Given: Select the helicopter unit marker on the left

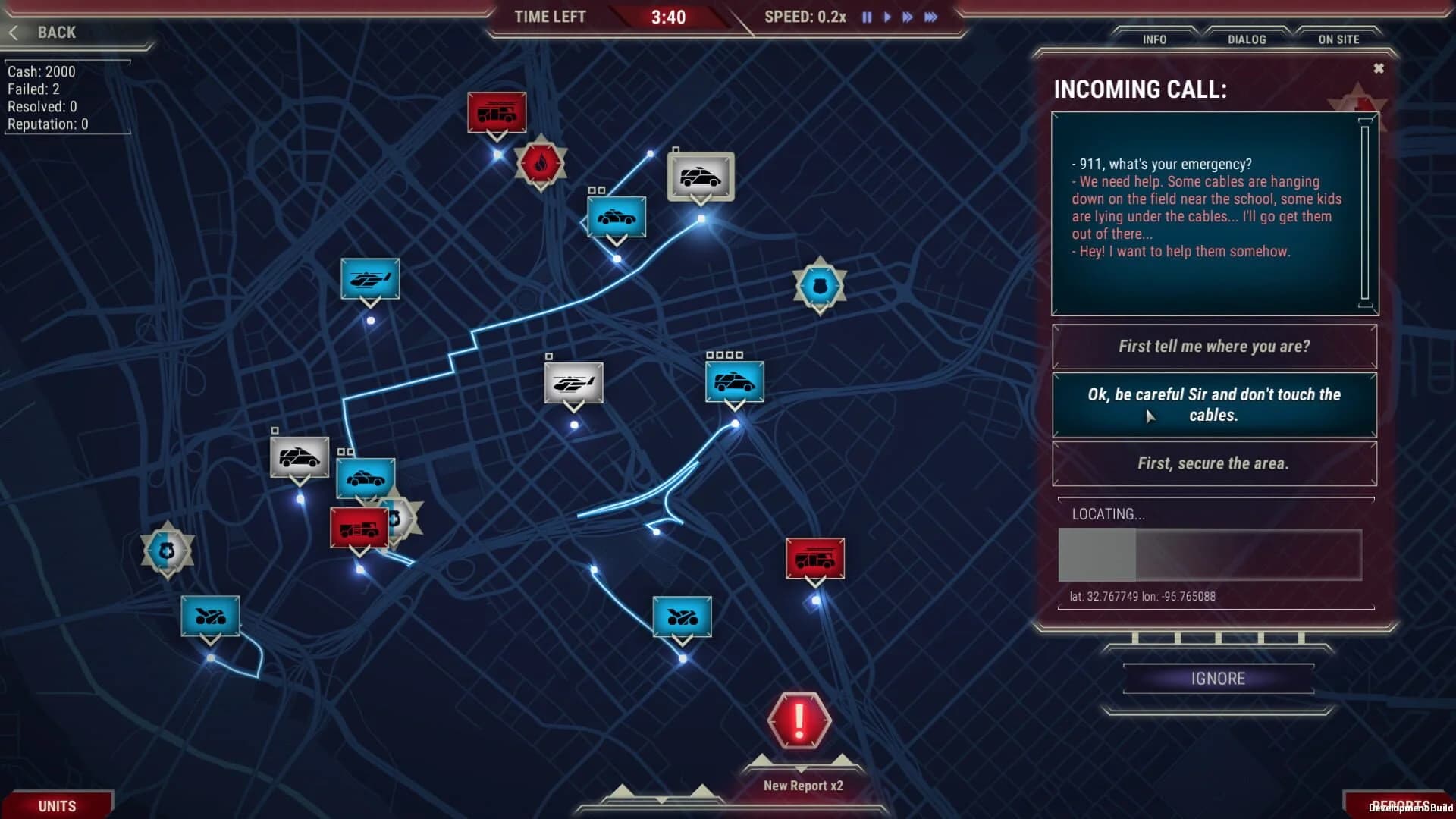Looking at the screenshot, I should [370, 278].
